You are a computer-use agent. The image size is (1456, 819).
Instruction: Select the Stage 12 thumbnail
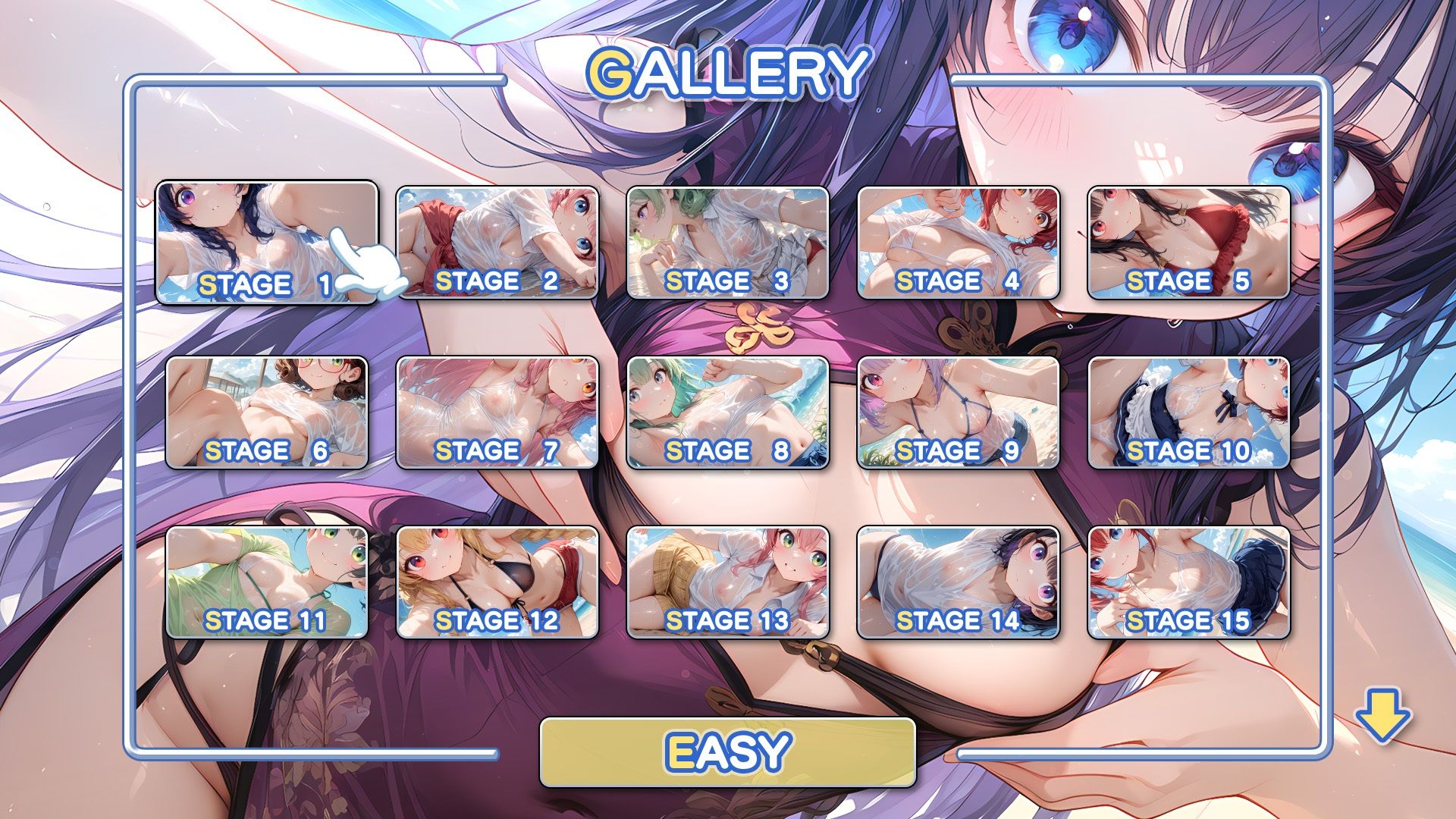[497, 582]
